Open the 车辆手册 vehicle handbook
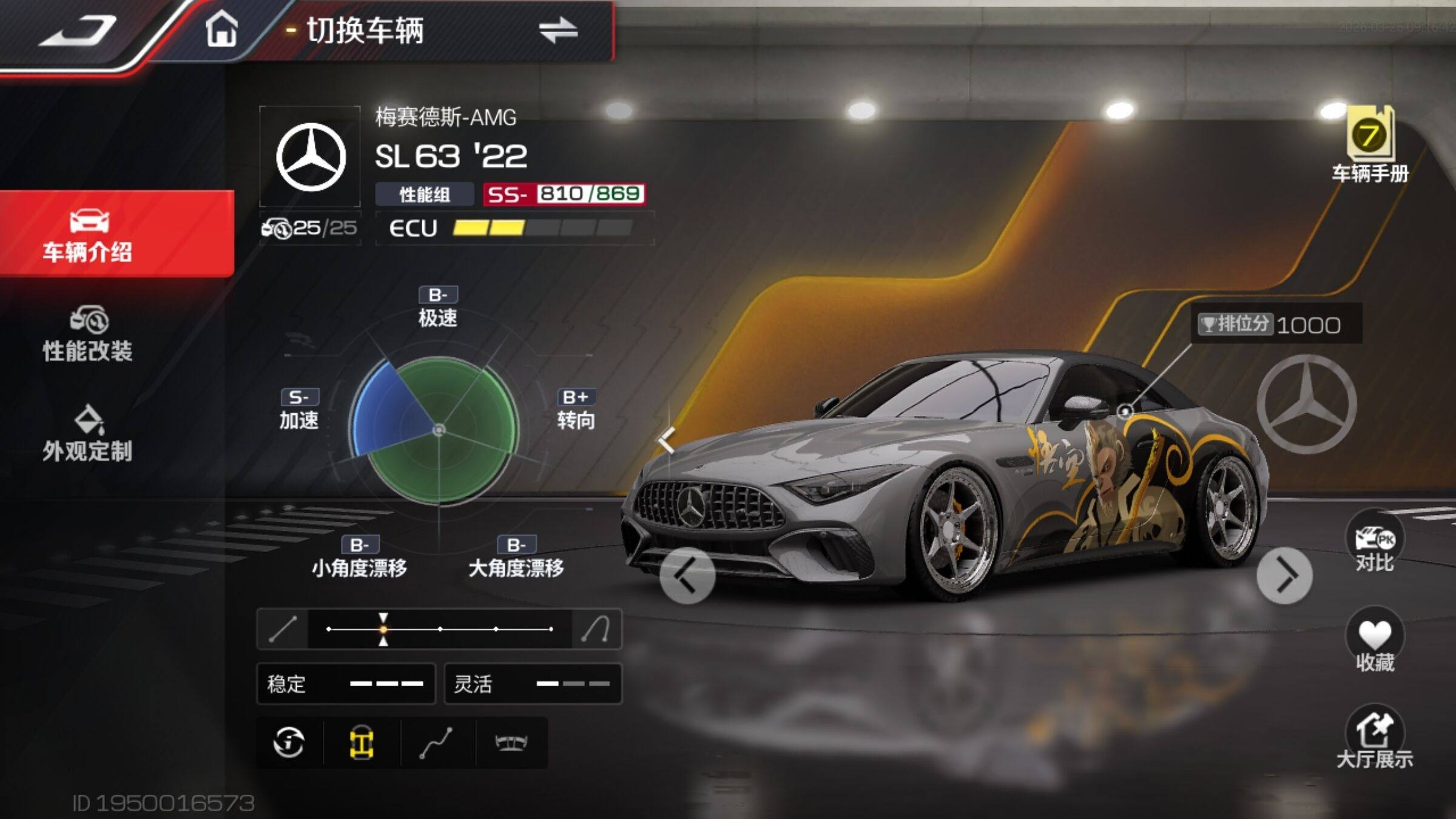Screen dimensions: 1456x819 pyautogui.click(x=1370, y=146)
